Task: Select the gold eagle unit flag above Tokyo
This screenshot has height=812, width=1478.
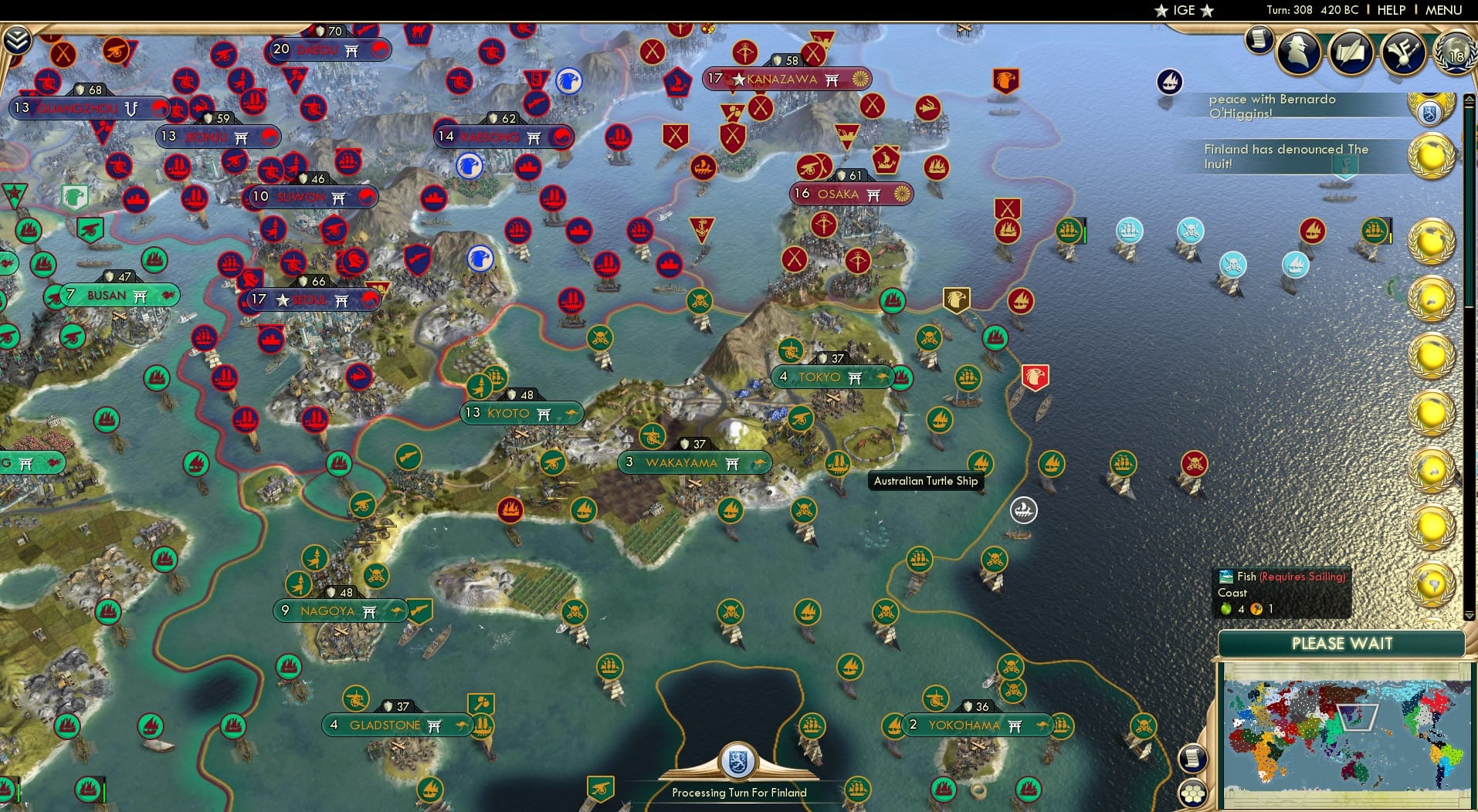Action: 956,298
